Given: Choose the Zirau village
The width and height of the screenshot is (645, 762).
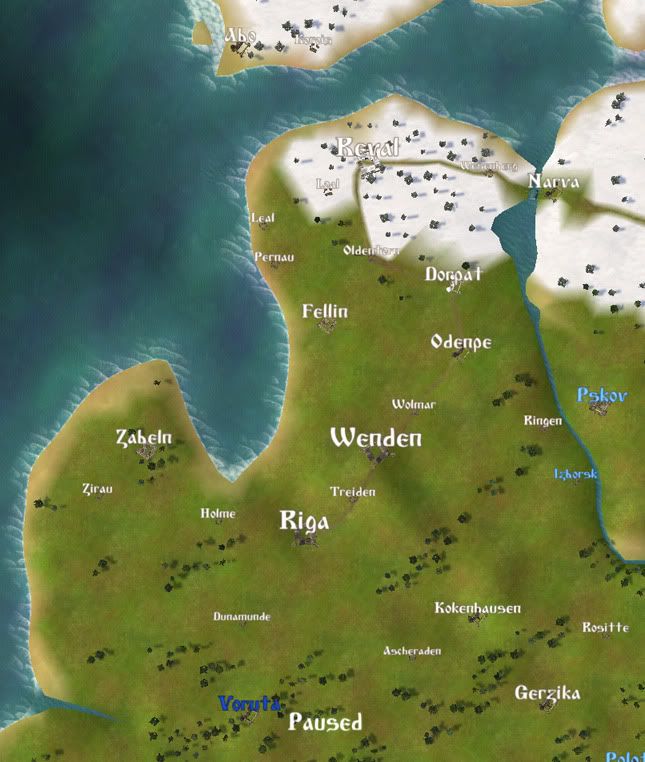Looking at the screenshot, I should [x=97, y=489].
